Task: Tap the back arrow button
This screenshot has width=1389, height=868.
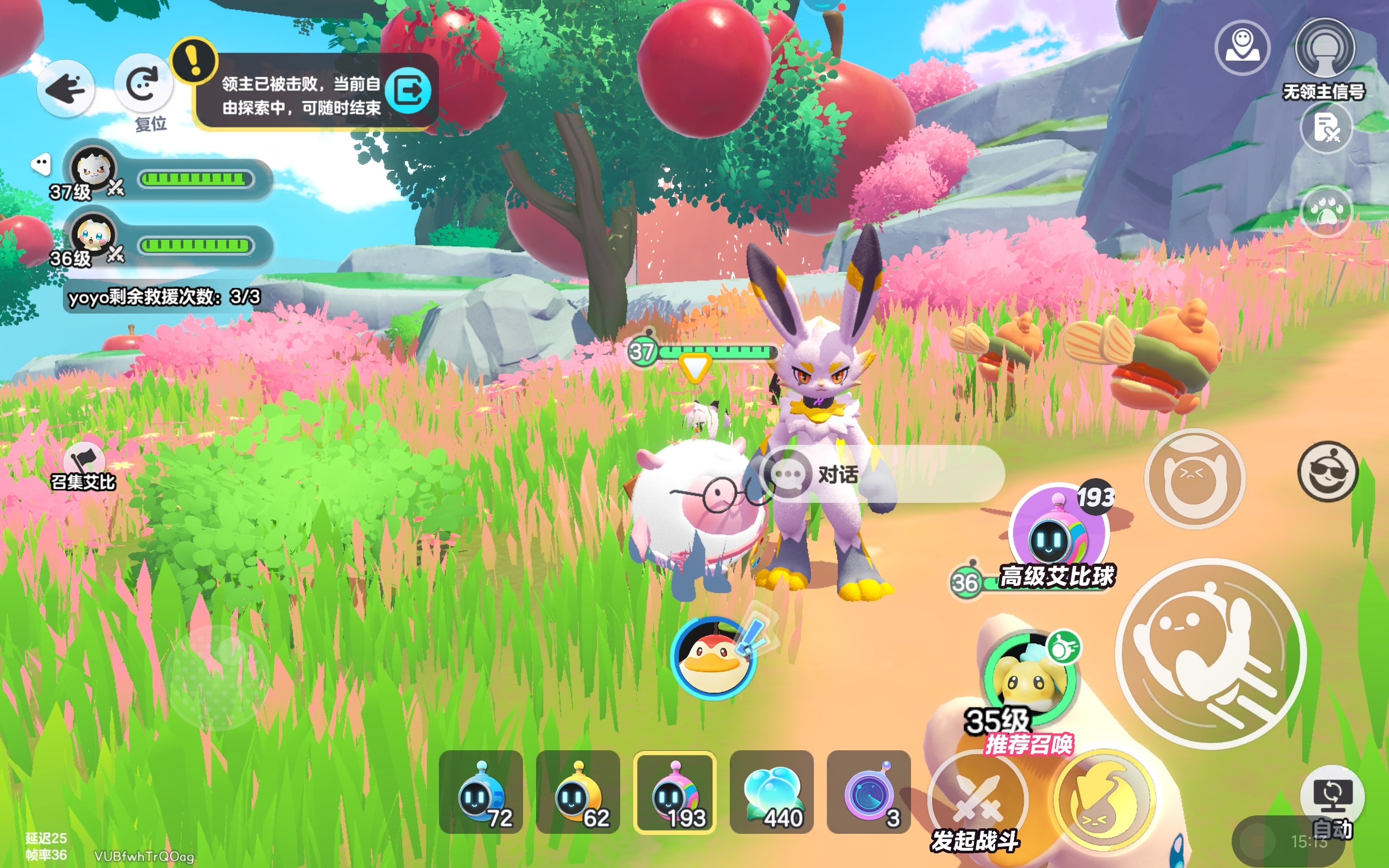Action: point(66,89)
